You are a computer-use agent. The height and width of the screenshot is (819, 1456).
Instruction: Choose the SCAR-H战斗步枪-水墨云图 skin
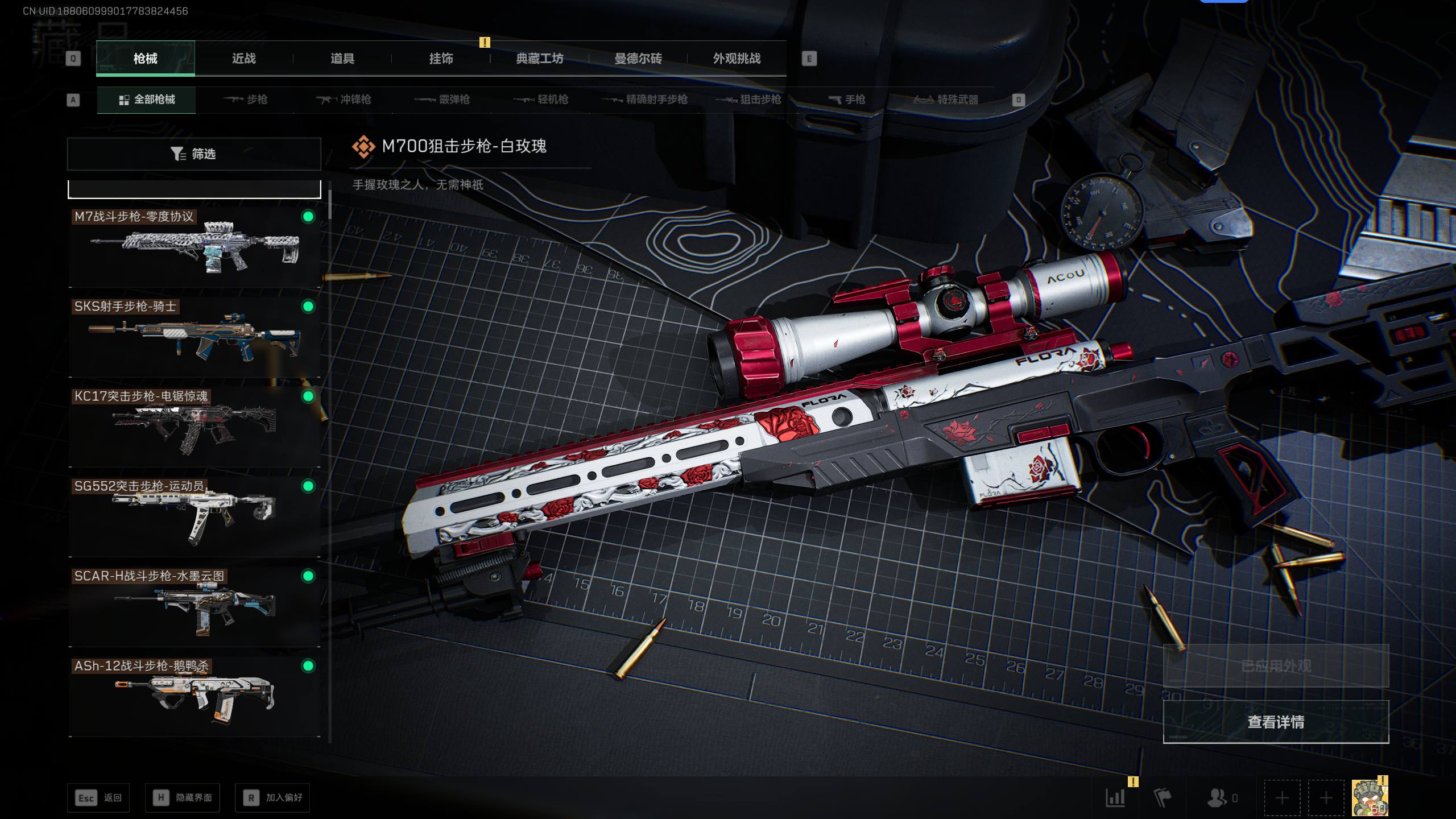point(194,607)
